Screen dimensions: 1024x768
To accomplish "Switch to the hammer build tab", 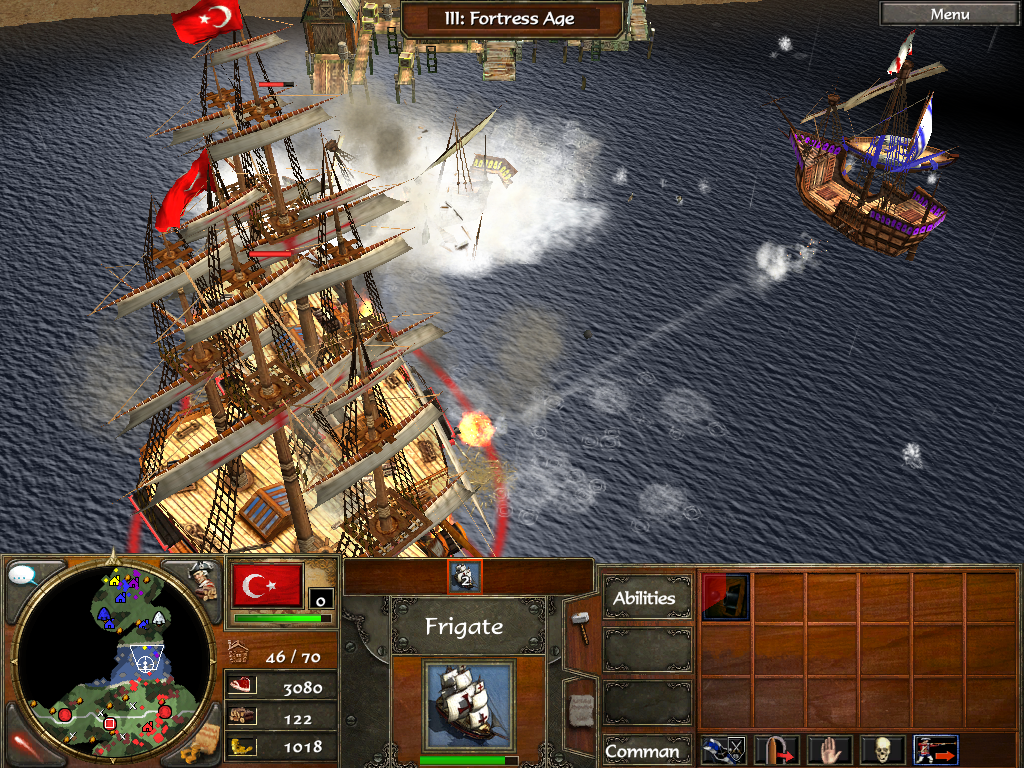I will click(x=580, y=626).
